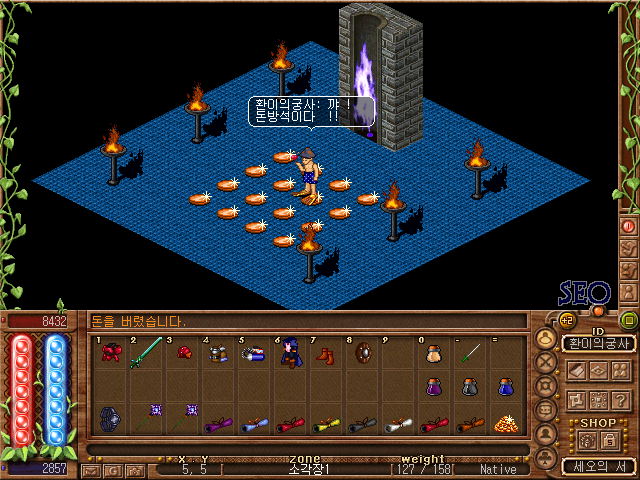The image size is (640, 480).
Task: Select the purple potion in the inventory
Action: coord(434,387)
